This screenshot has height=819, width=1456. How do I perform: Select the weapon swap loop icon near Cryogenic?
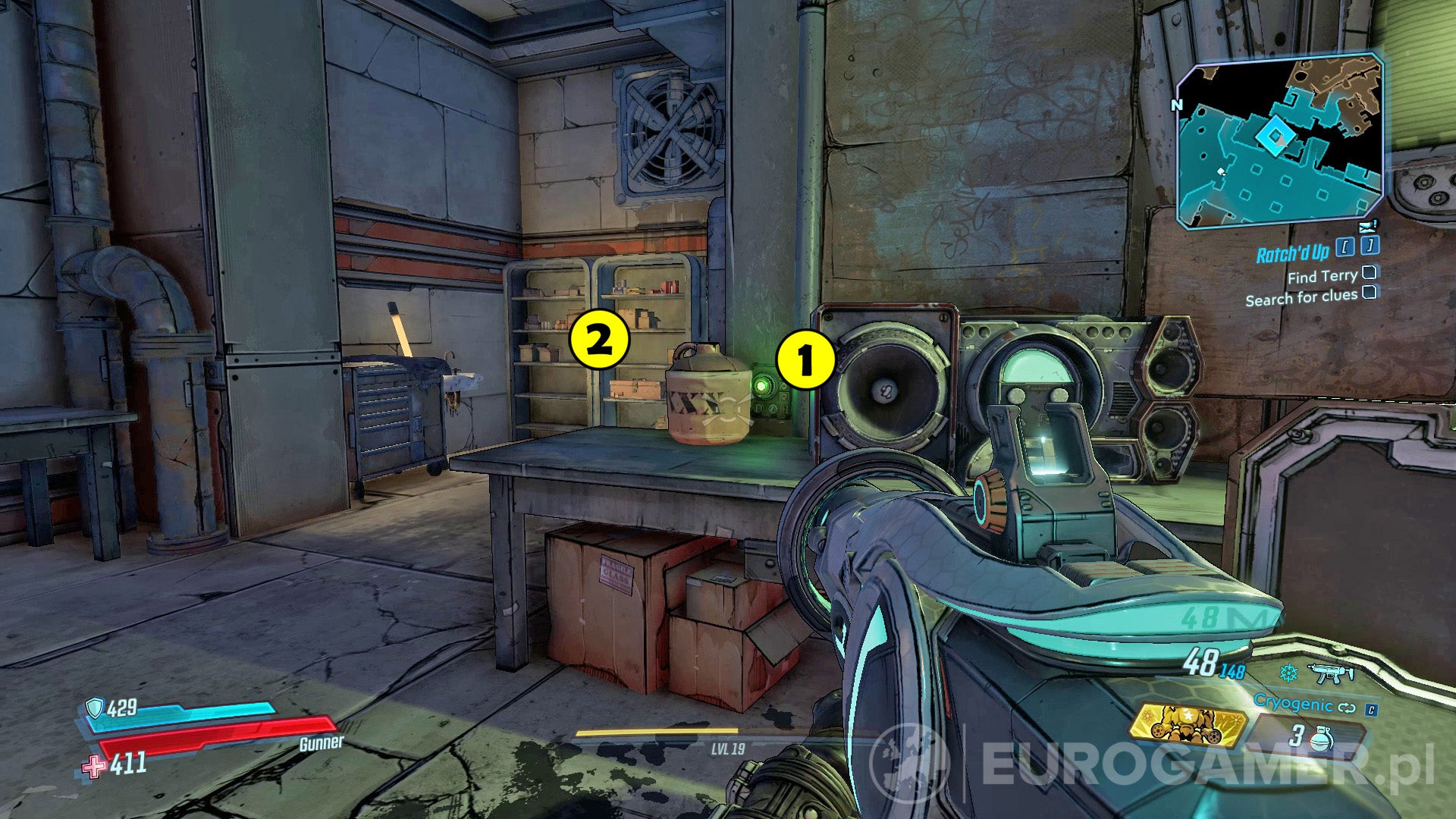click(1348, 708)
